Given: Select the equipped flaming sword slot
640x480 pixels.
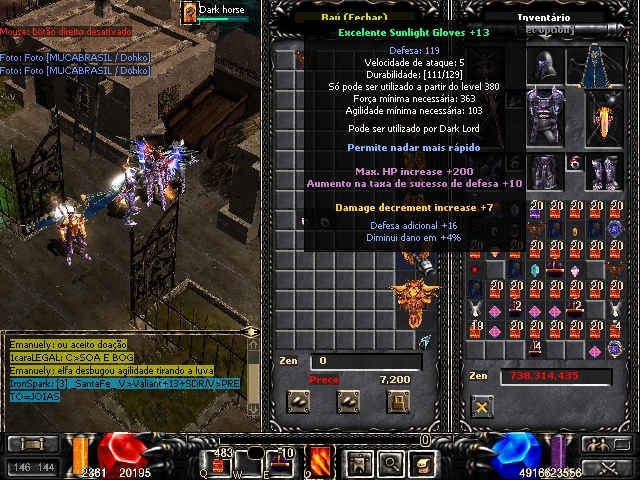Looking at the screenshot, I should click(604, 118).
